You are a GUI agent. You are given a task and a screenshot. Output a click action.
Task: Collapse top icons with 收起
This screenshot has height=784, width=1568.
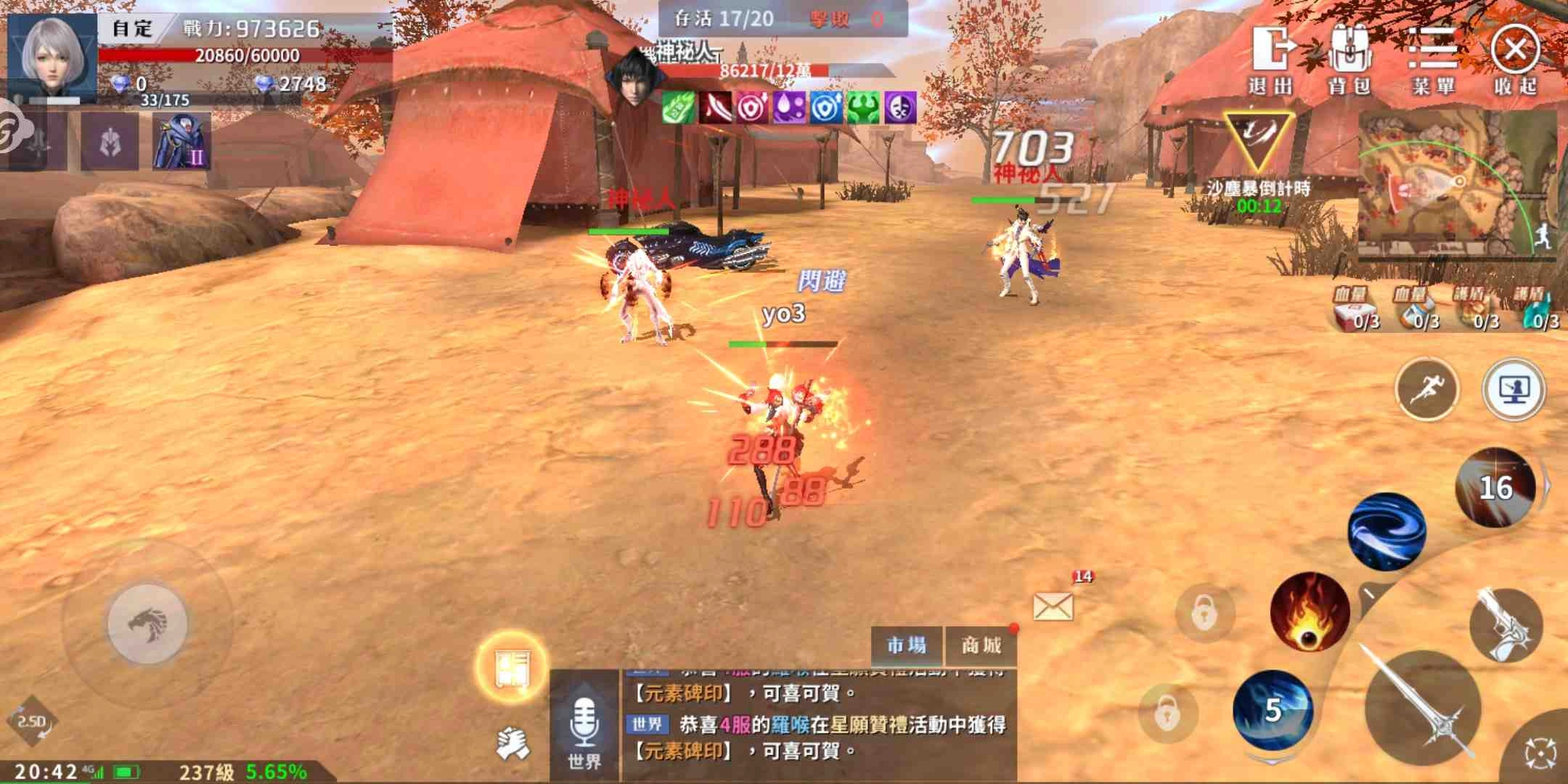coord(1515,60)
